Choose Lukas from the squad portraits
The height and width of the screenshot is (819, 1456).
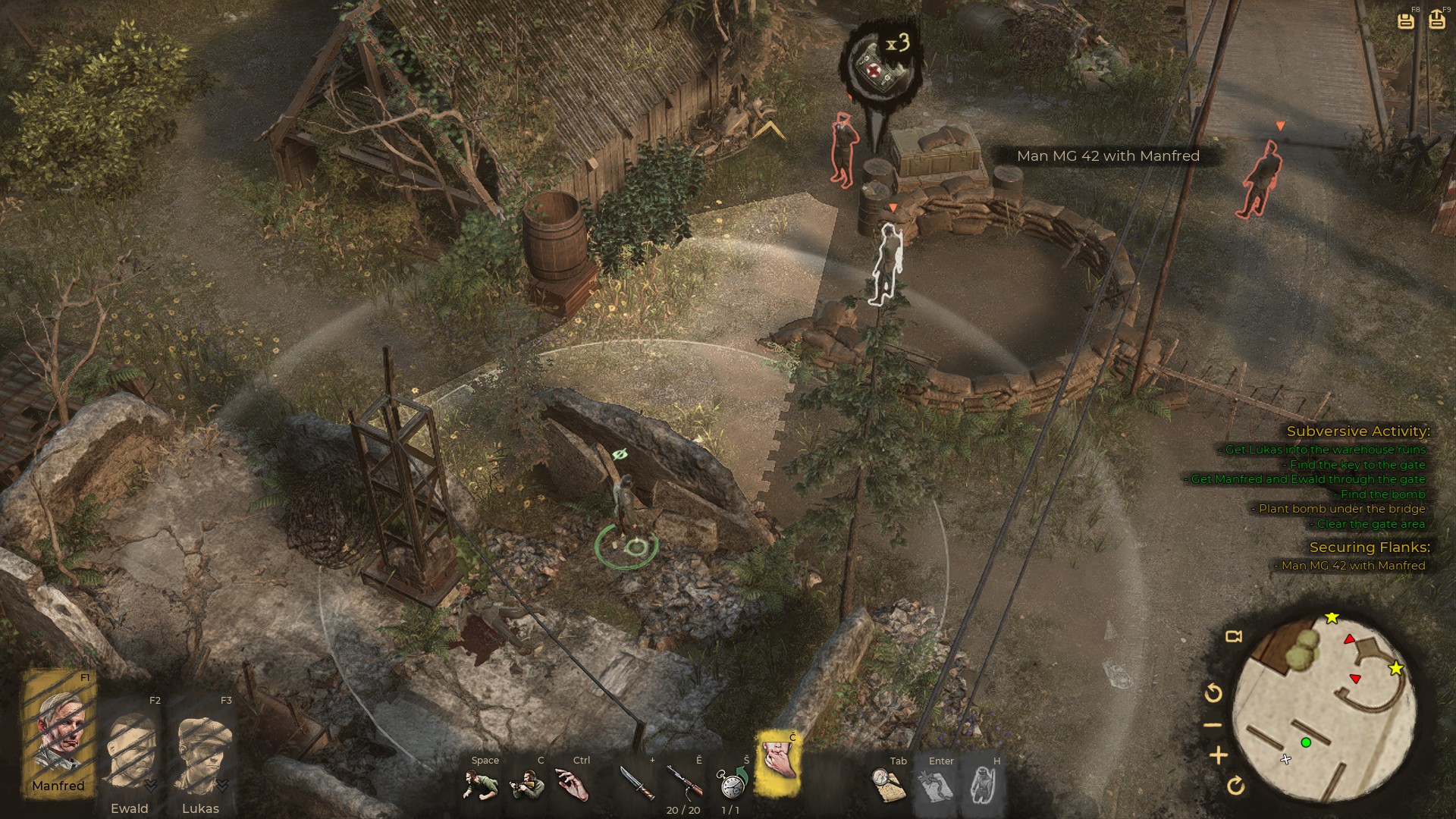coord(201,751)
